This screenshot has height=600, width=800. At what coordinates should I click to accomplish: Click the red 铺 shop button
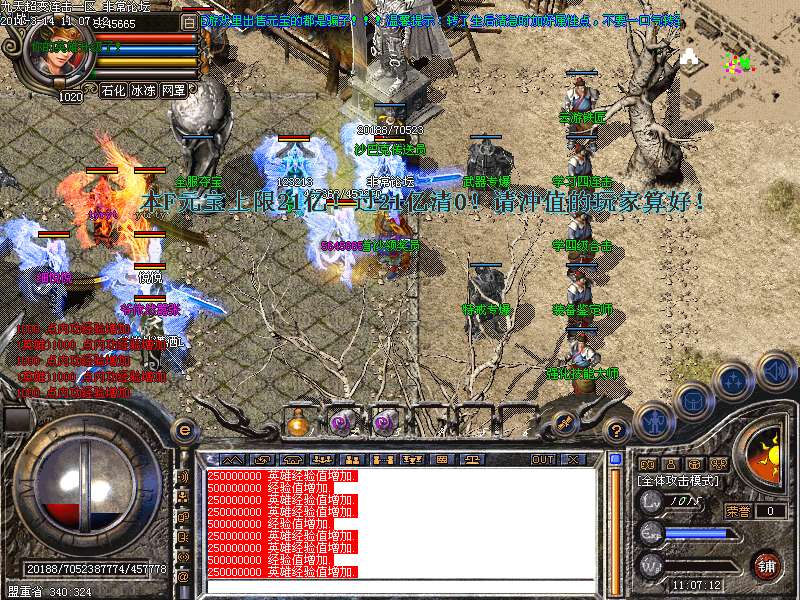tap(766, 564)
